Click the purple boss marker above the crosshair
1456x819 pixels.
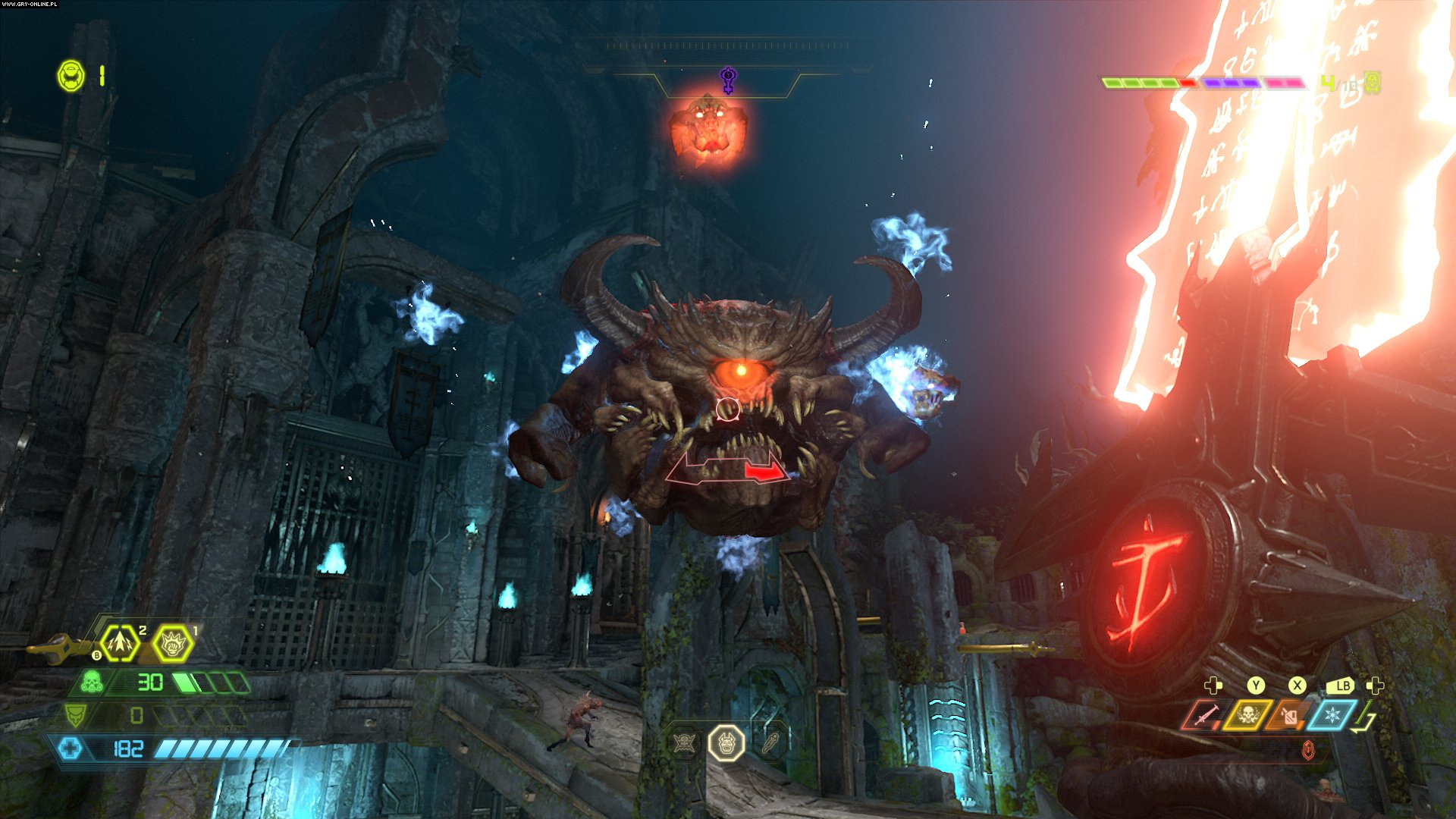point(728,79)
